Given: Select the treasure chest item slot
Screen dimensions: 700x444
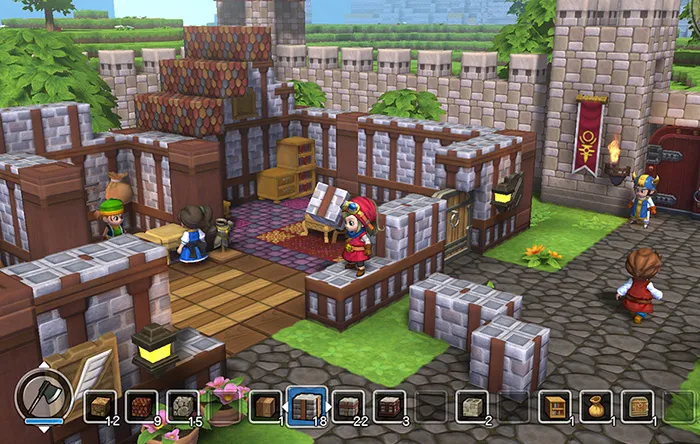Looking at the screenshot, I should click(x=637, y=406).
